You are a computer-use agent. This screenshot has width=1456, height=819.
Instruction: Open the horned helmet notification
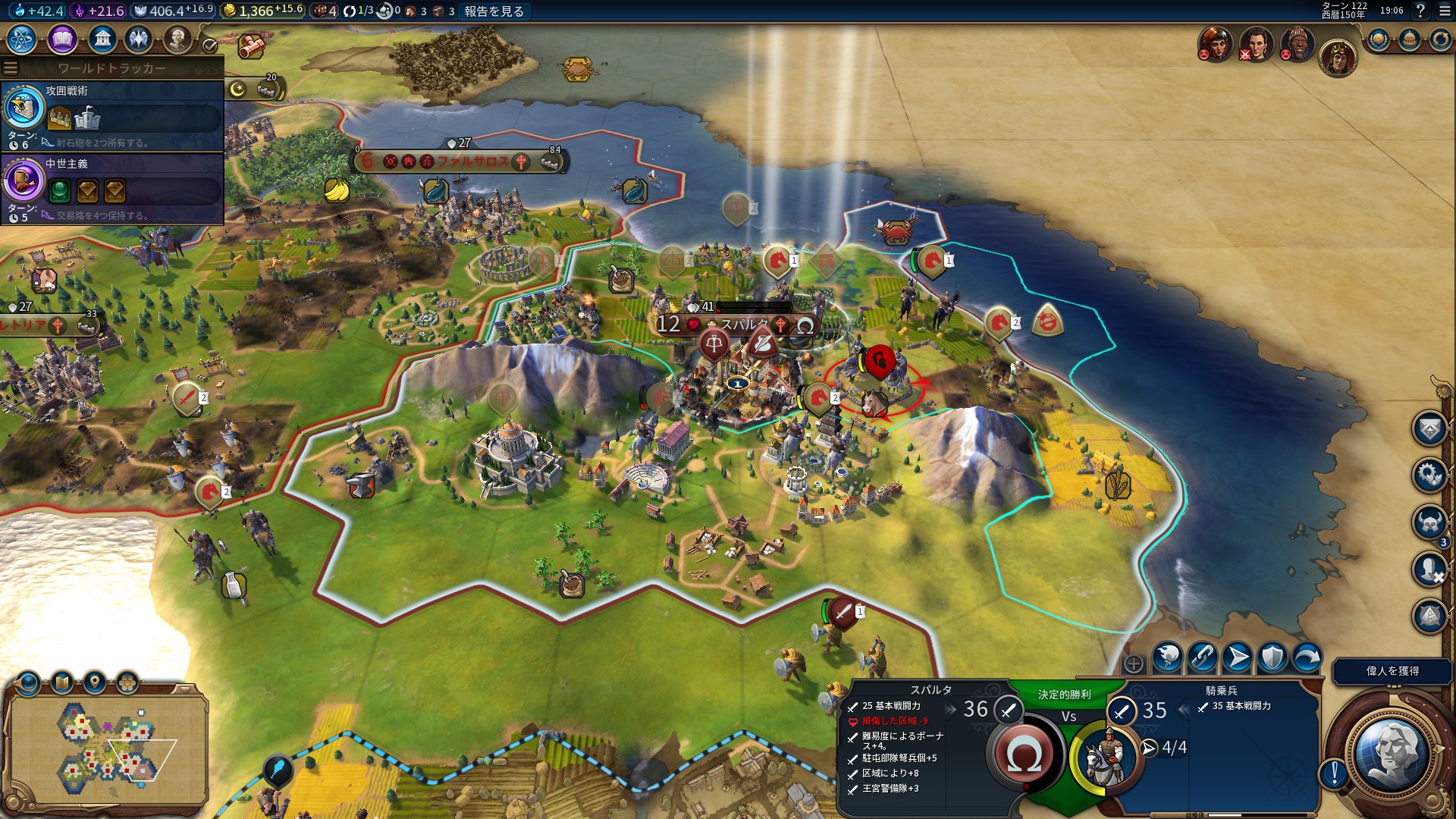[x=1429, y=522]
